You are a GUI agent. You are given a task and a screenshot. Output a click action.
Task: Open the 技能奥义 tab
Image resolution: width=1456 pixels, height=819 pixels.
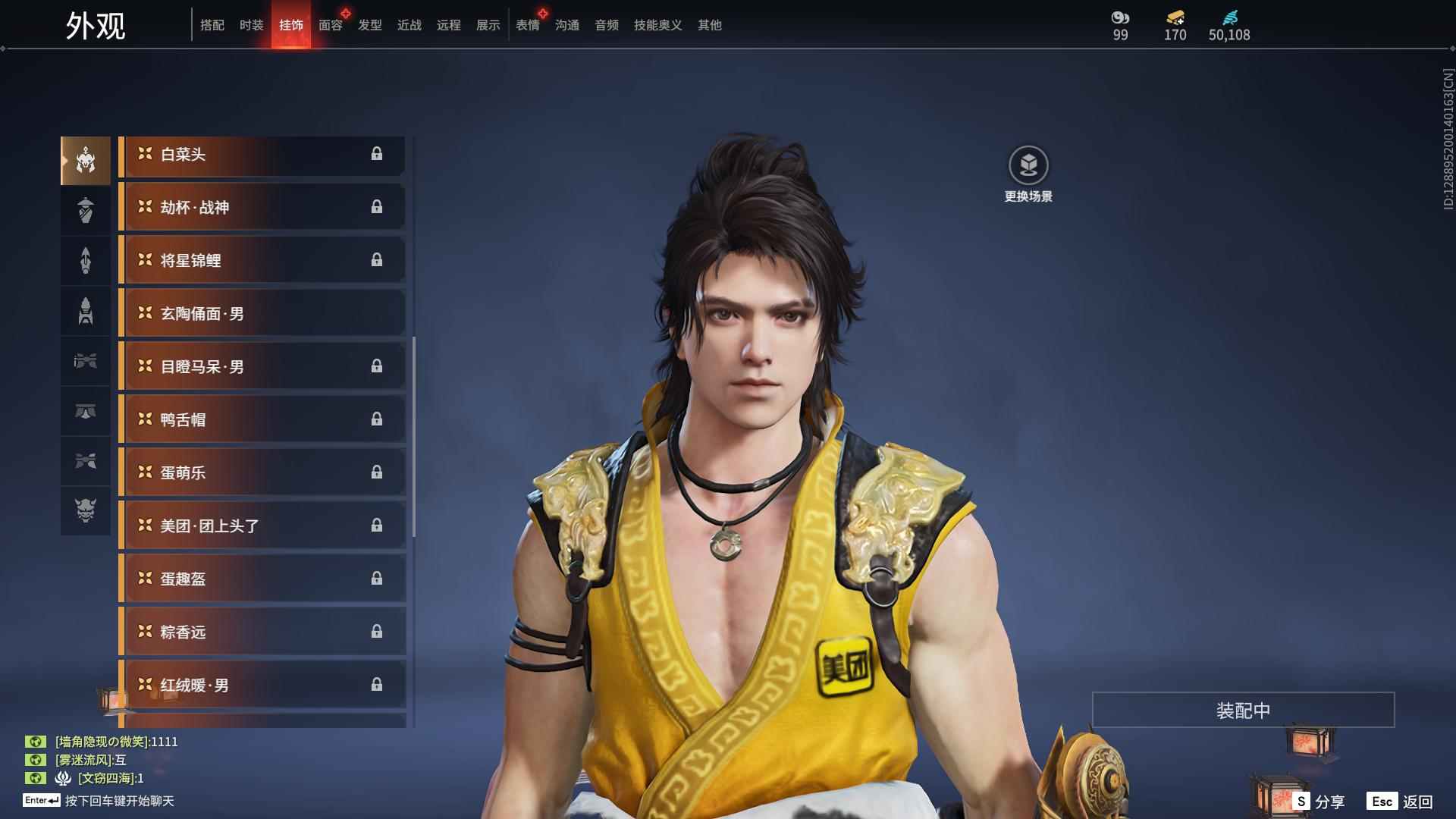coord(657,25)
